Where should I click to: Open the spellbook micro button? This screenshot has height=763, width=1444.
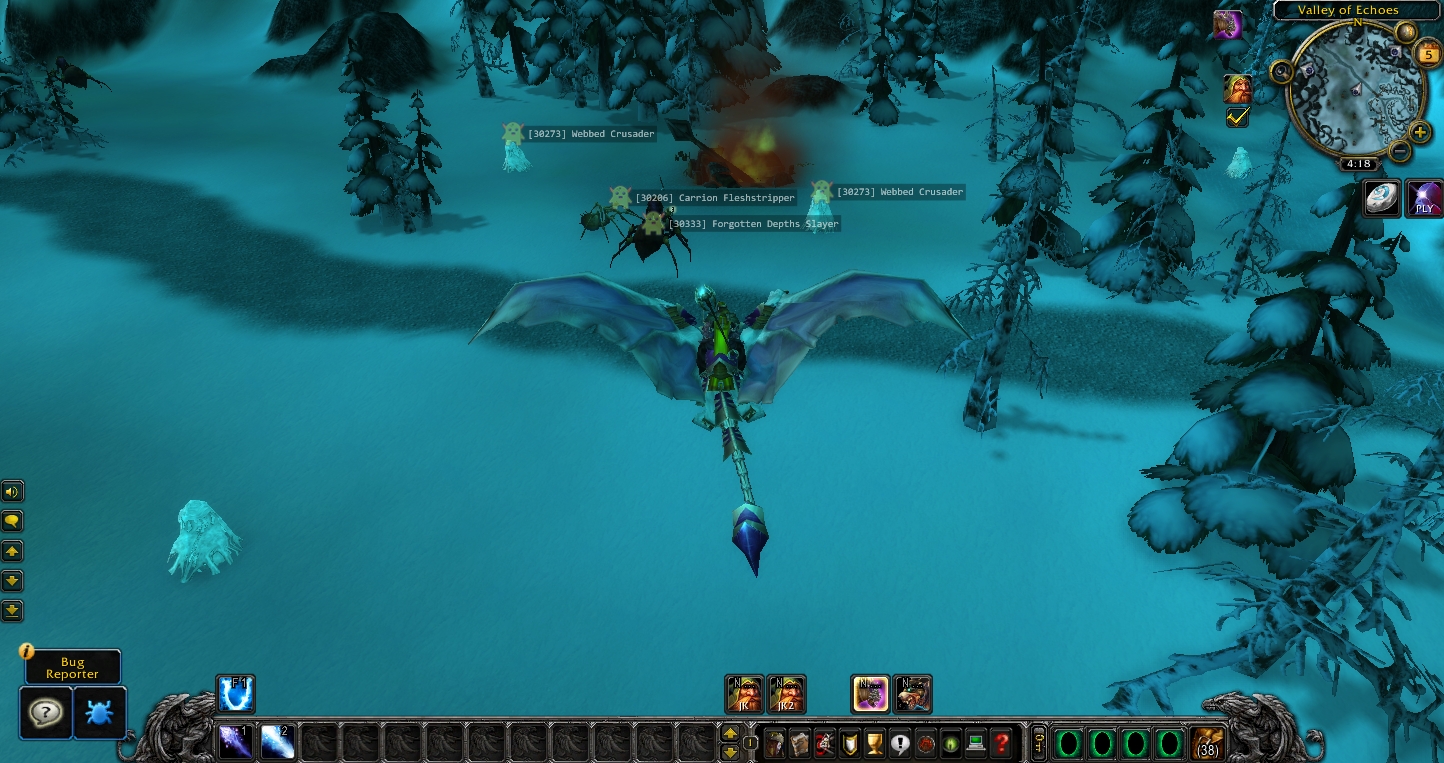coord(800,744)
